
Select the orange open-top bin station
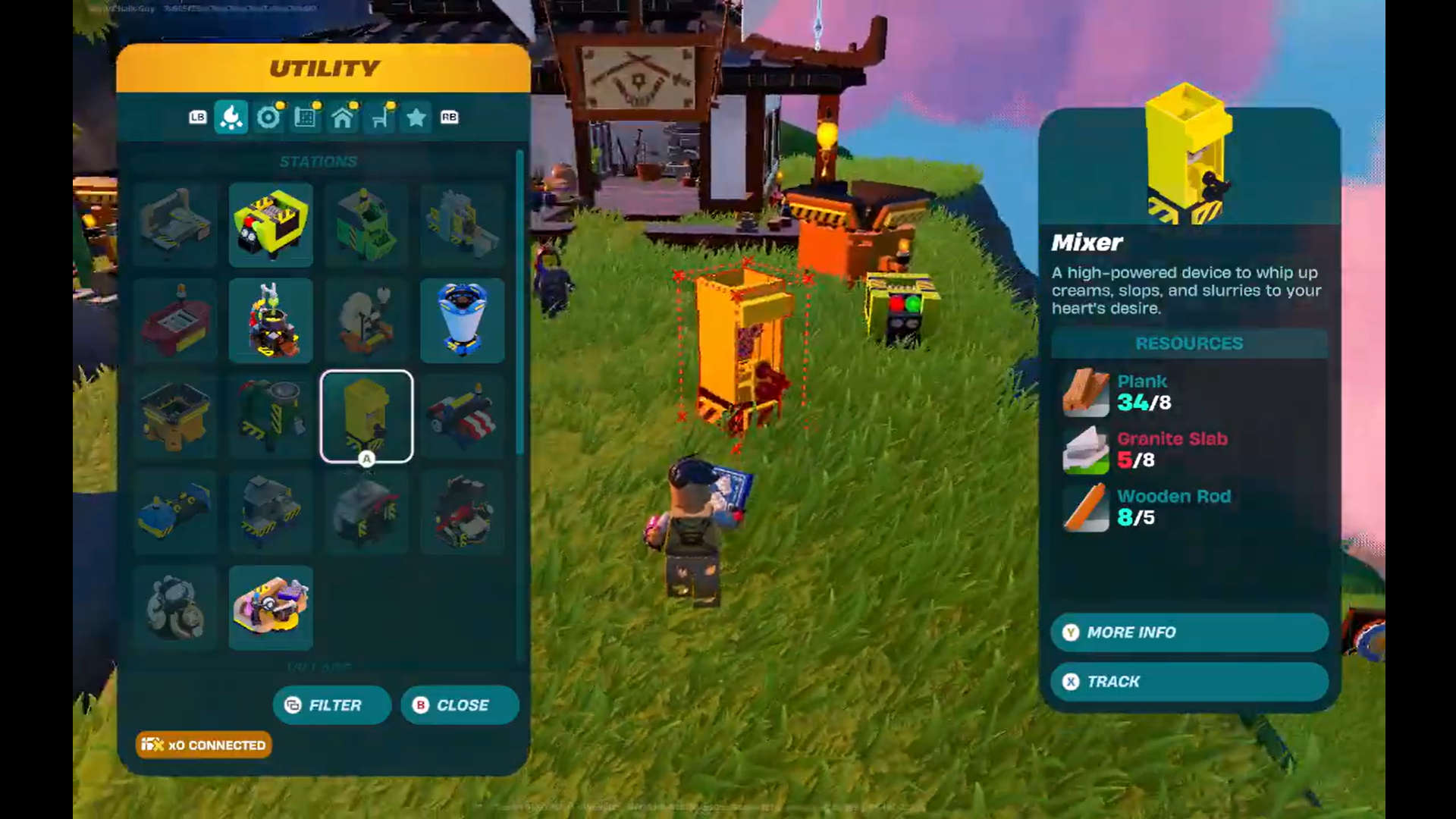[x=175, y=416]
